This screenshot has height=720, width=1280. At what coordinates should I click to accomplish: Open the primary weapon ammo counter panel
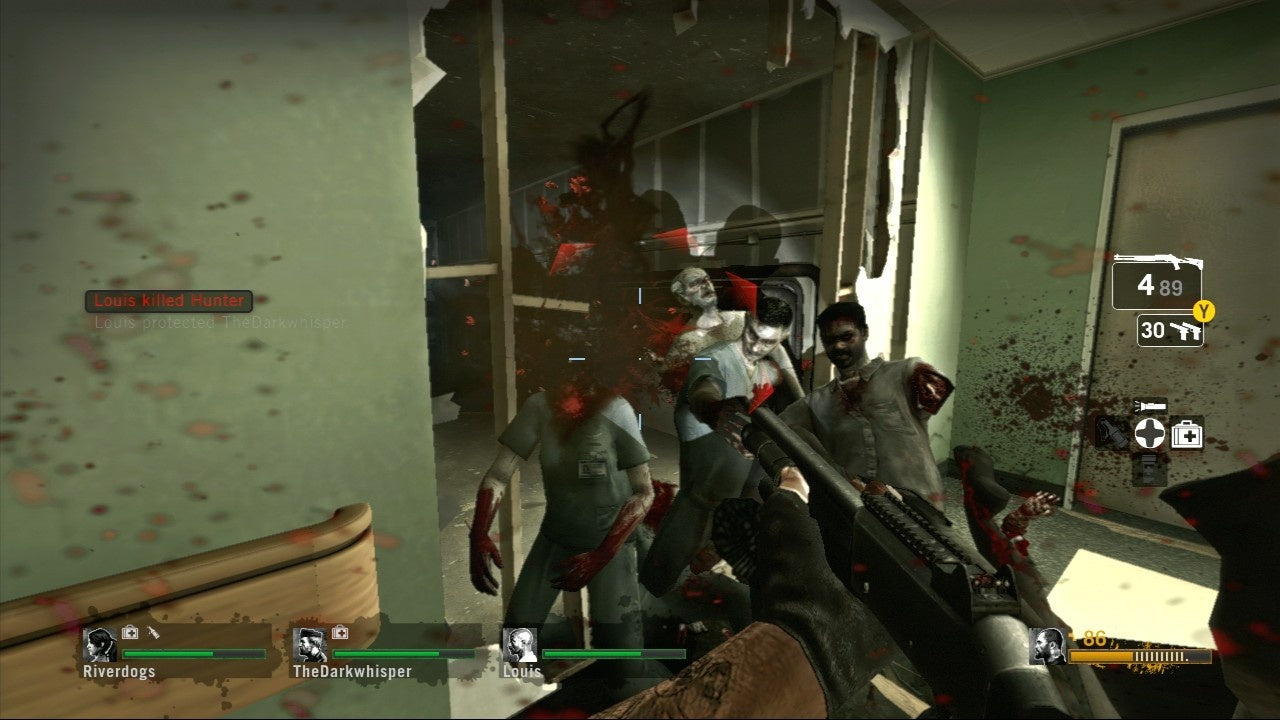coord(1148,285)
